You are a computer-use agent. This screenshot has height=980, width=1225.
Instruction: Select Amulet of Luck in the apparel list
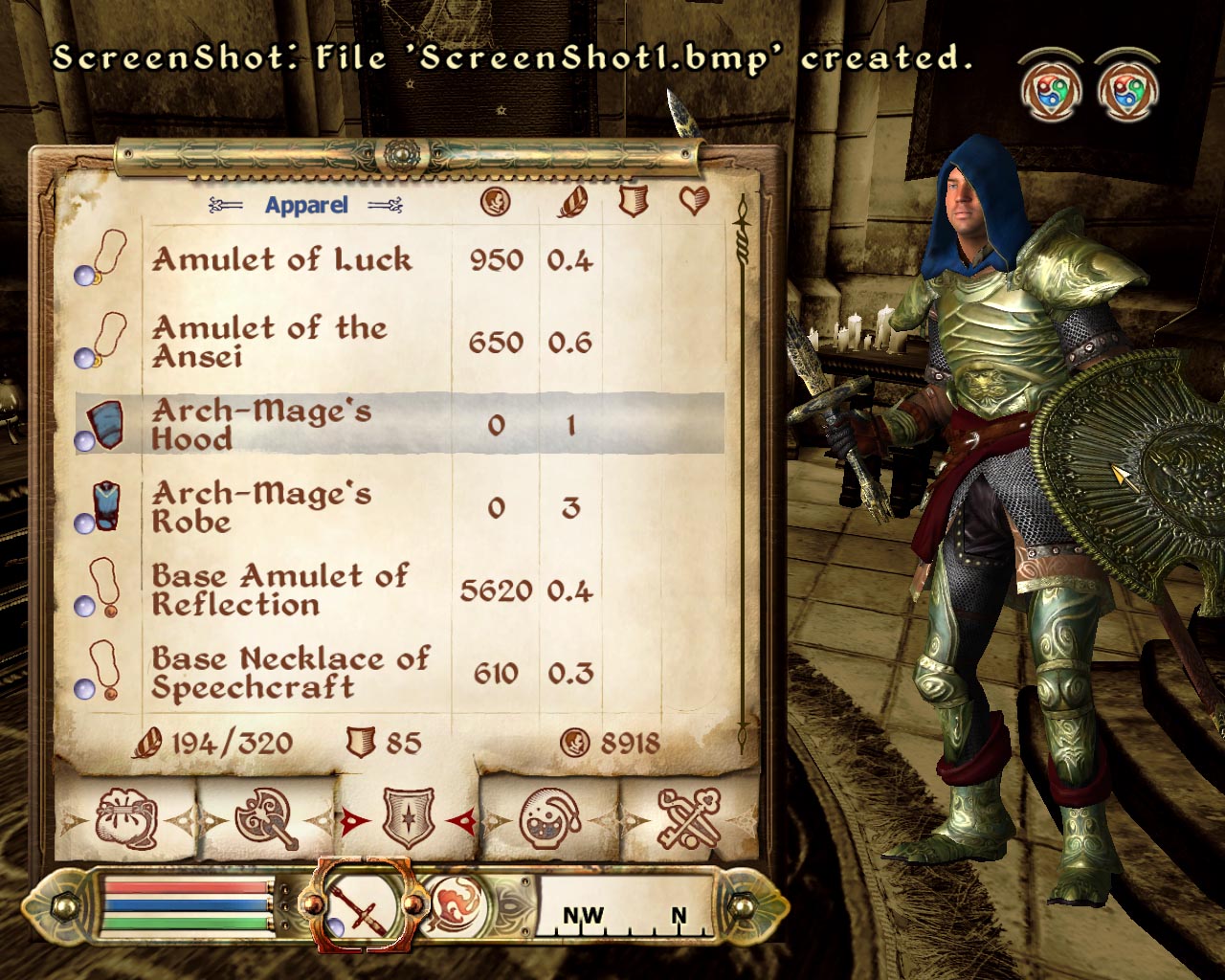[282, 260]
